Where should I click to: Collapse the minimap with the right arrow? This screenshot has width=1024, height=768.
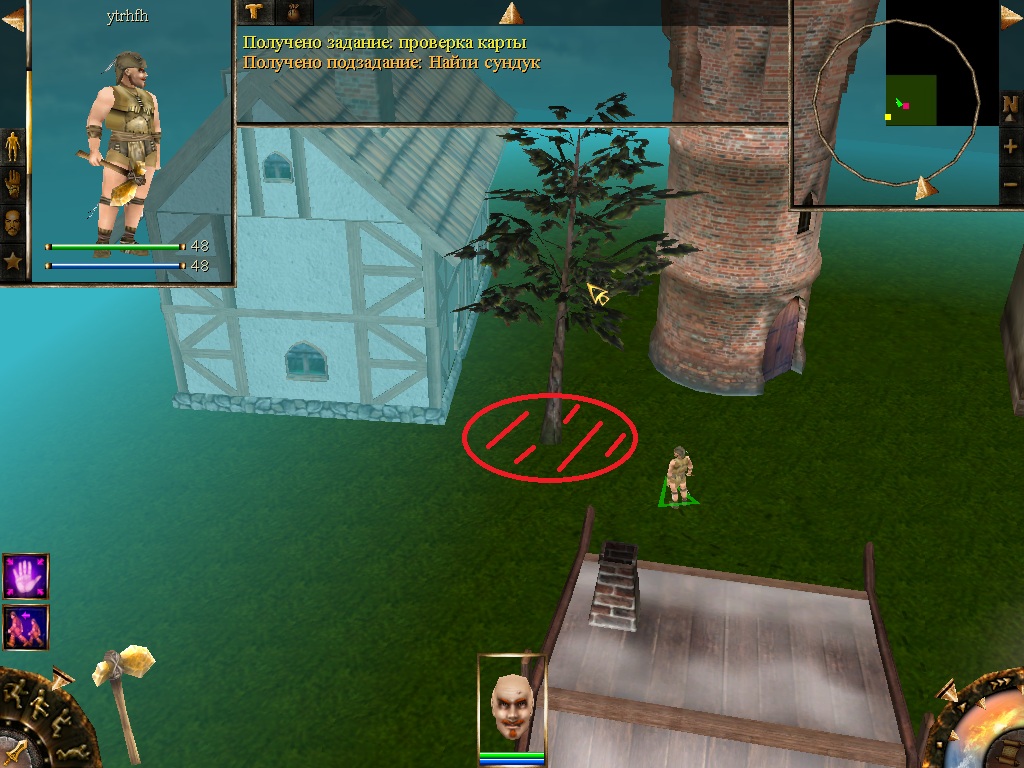point(1011,18)
